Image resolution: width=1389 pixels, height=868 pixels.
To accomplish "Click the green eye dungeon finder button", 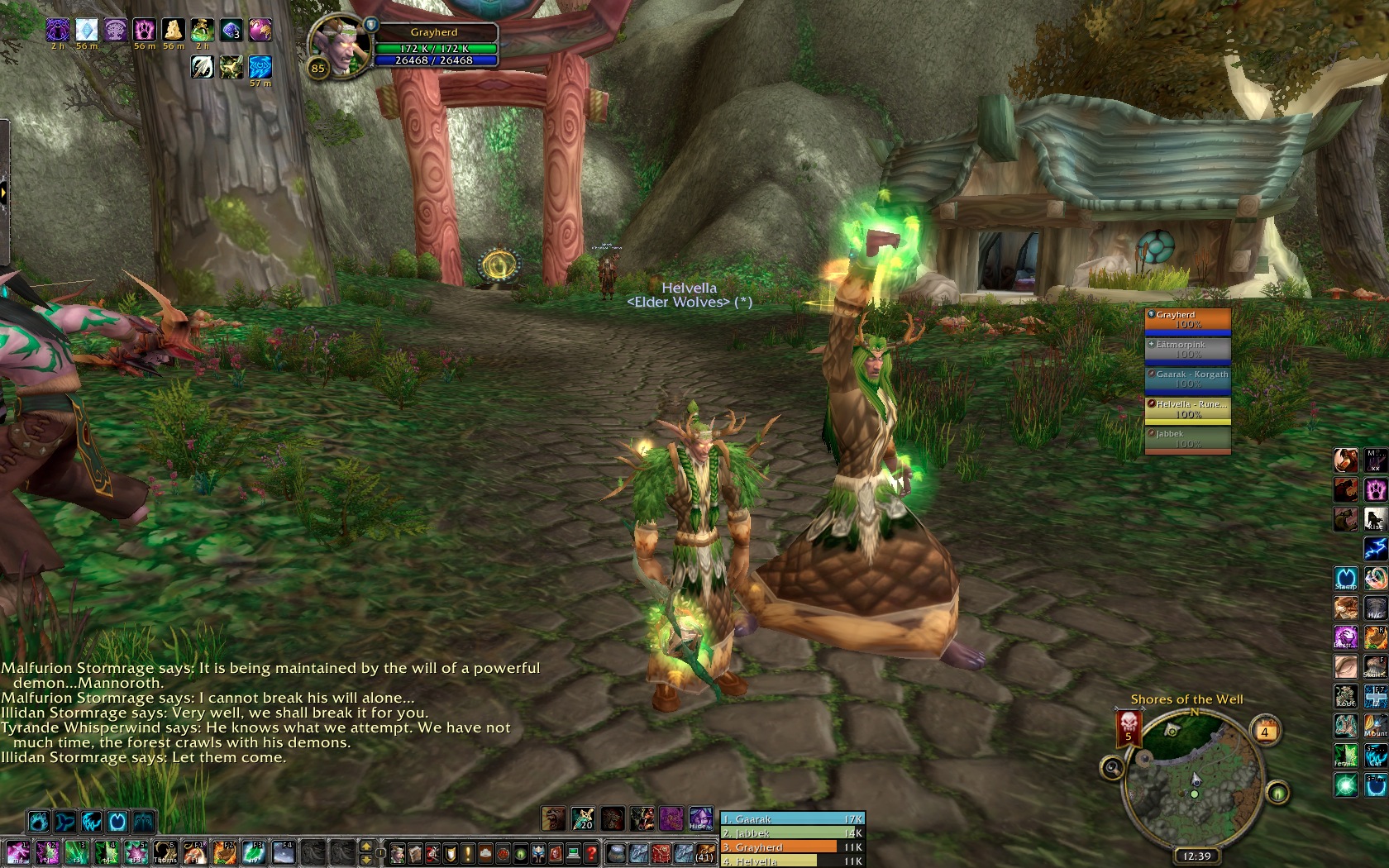I will (x=1277, y=794).
